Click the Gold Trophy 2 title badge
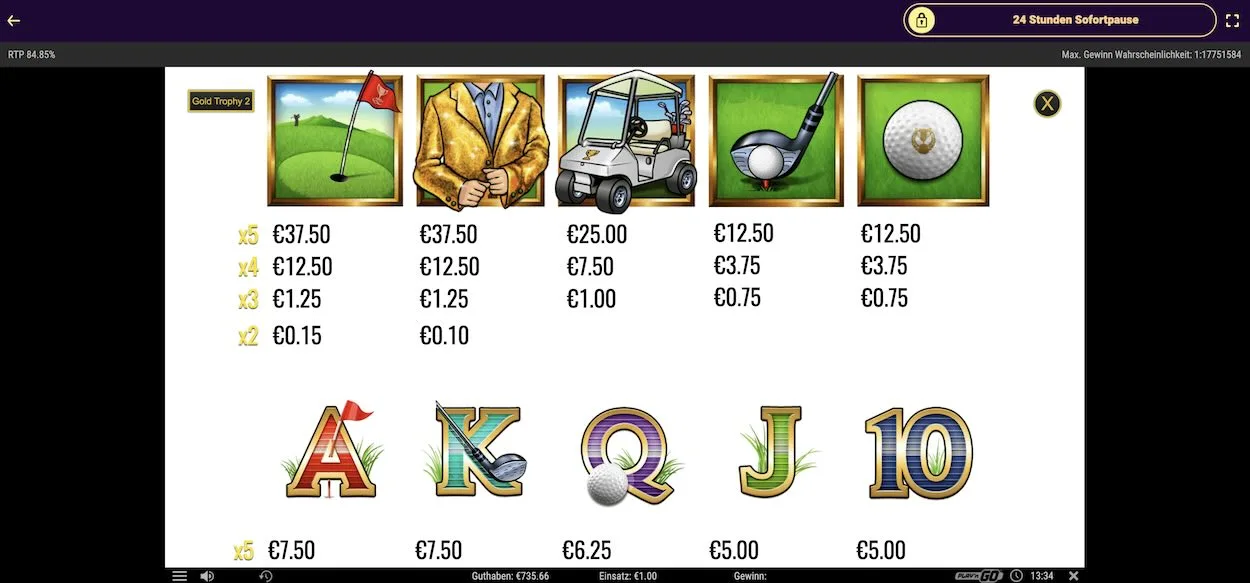 tap(221, 101)
